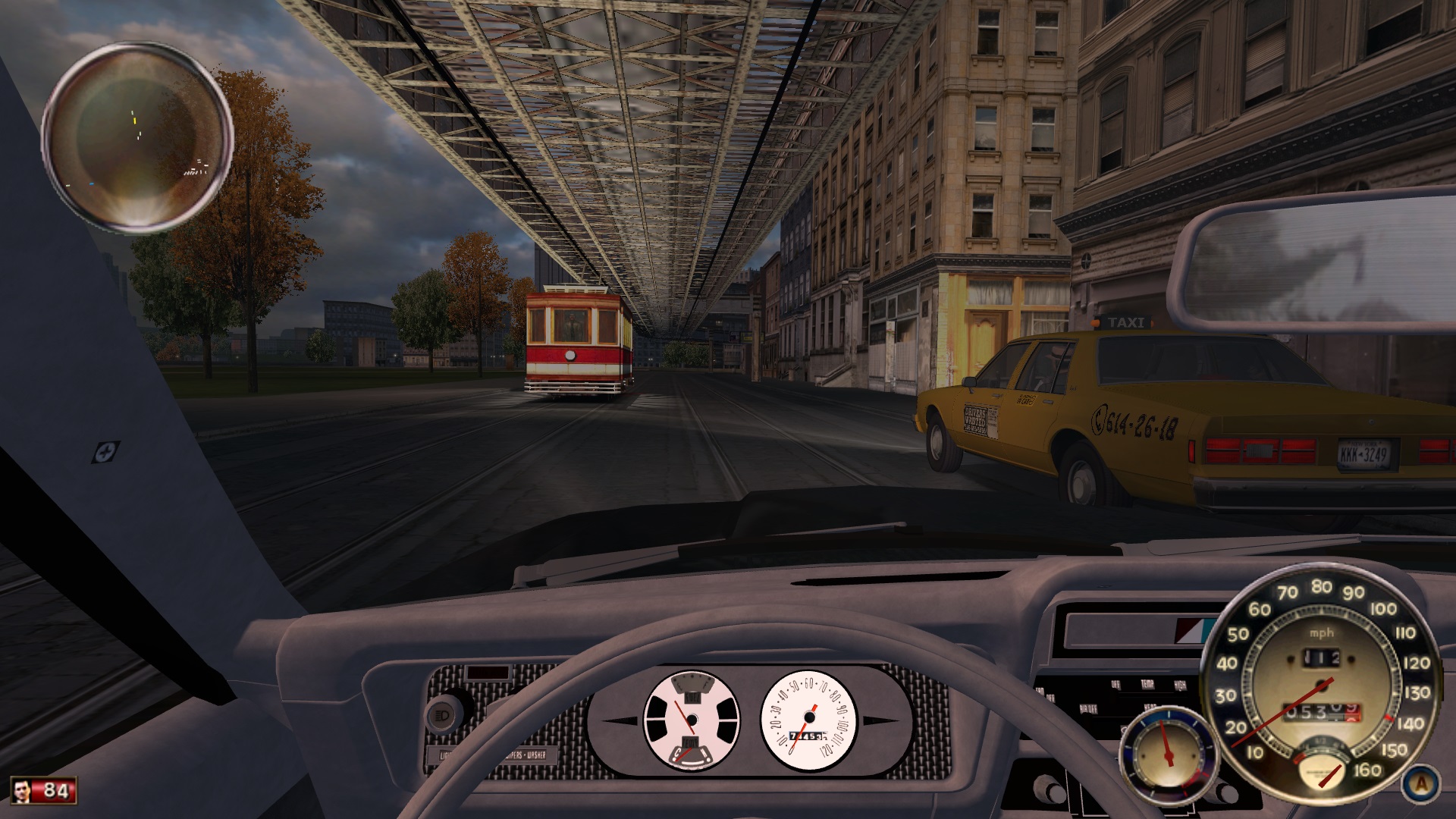Viewport: 1456px width, 819px height.
Task: Click the circular radar minimap
Action: tap(137, 138)
